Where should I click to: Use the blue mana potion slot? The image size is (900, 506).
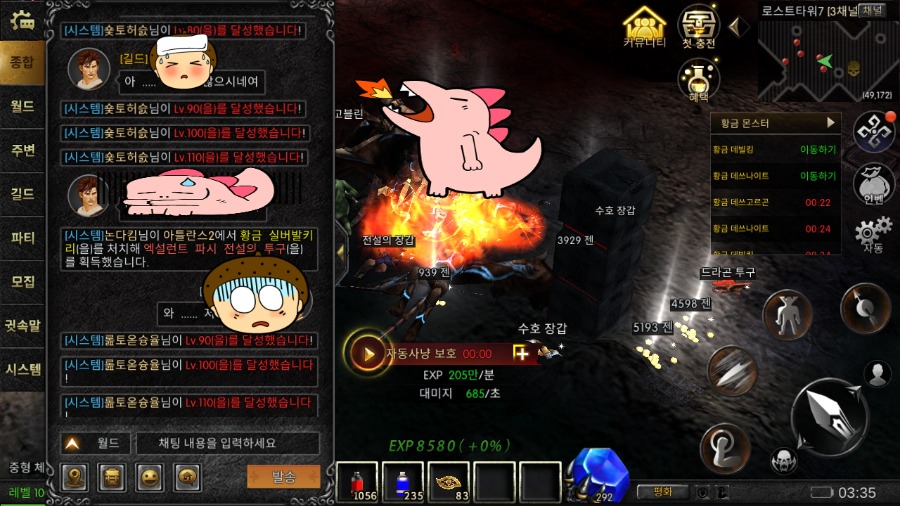[x=404, y=482]
